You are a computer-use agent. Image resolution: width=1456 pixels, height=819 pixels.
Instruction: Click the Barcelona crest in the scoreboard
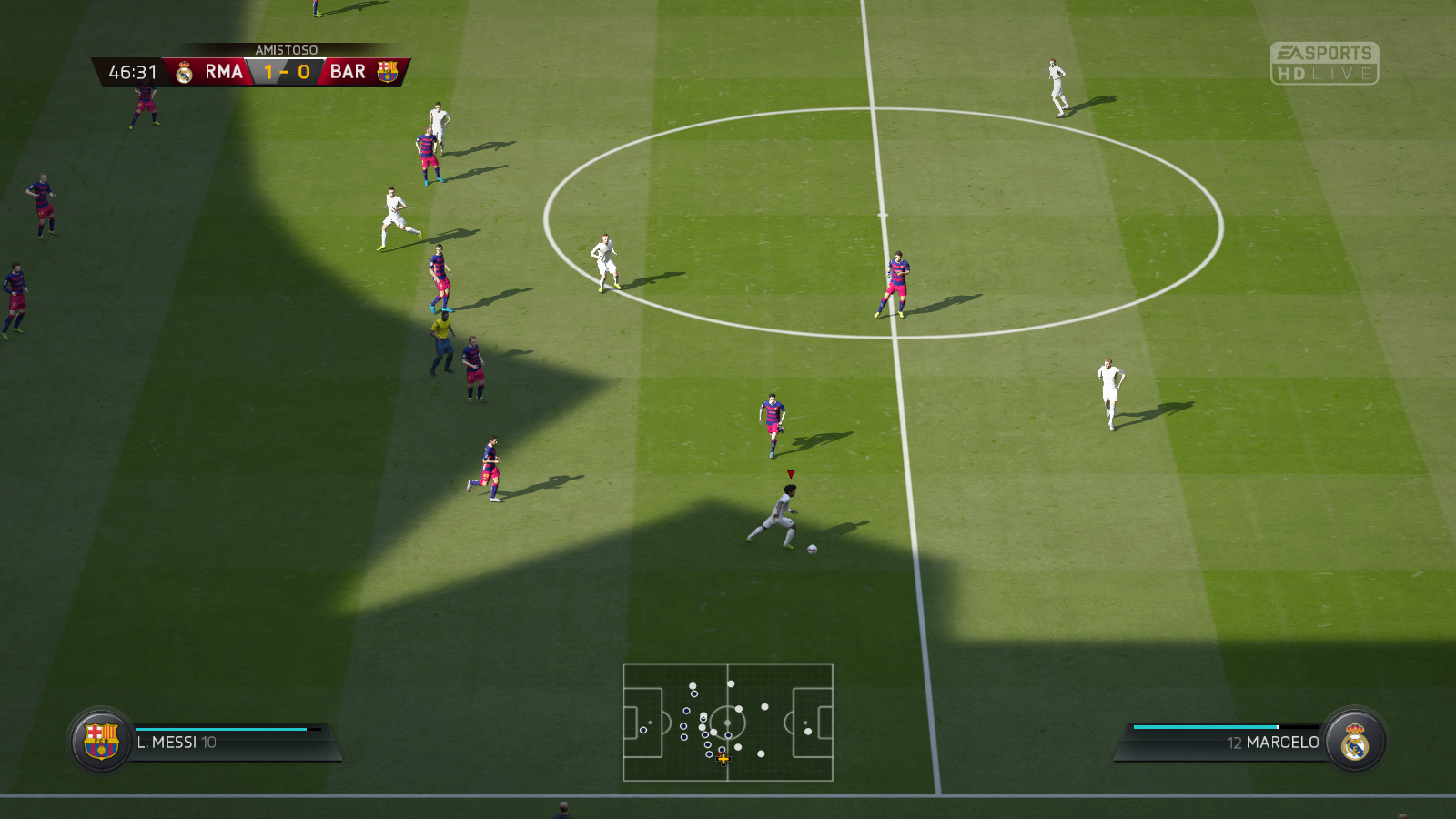pos(388,72)
